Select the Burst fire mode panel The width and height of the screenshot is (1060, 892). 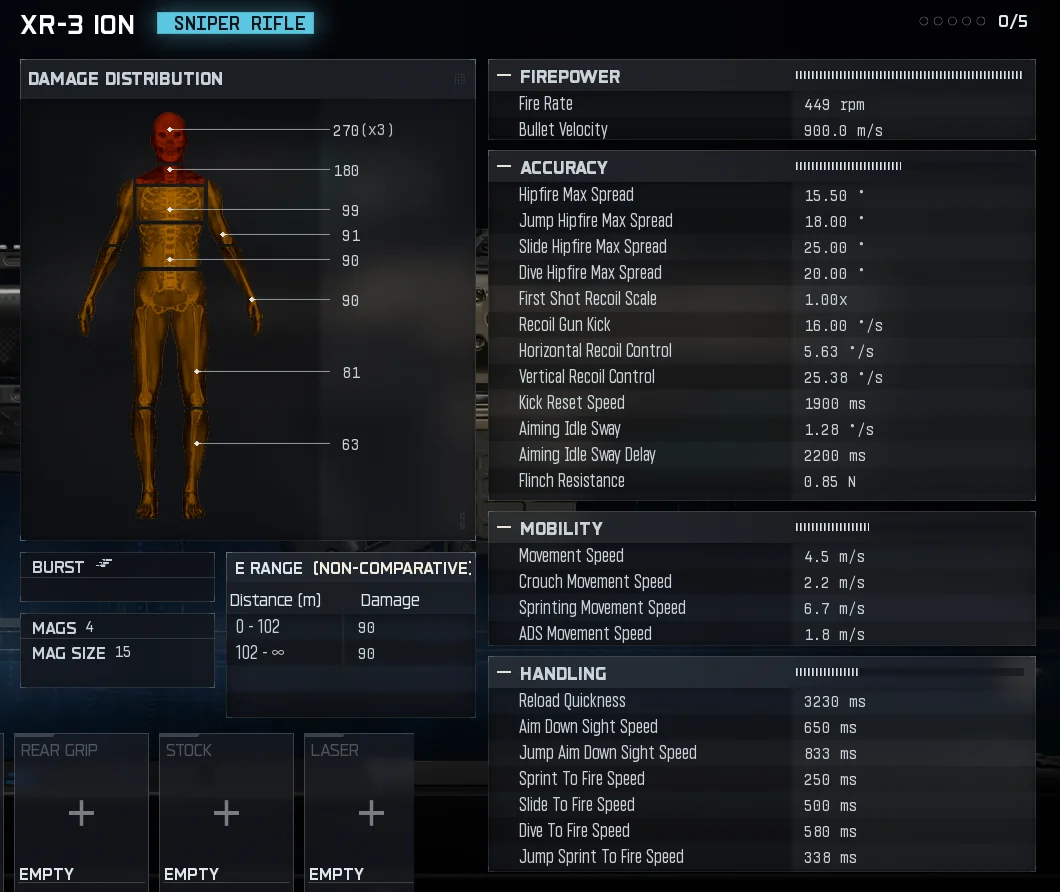tap(117, 567)
